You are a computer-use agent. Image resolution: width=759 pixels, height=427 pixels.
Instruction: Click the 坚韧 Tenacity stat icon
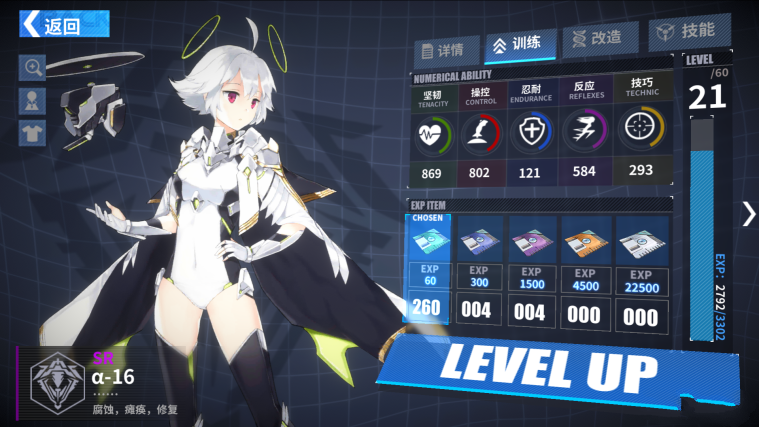(431, 133)
